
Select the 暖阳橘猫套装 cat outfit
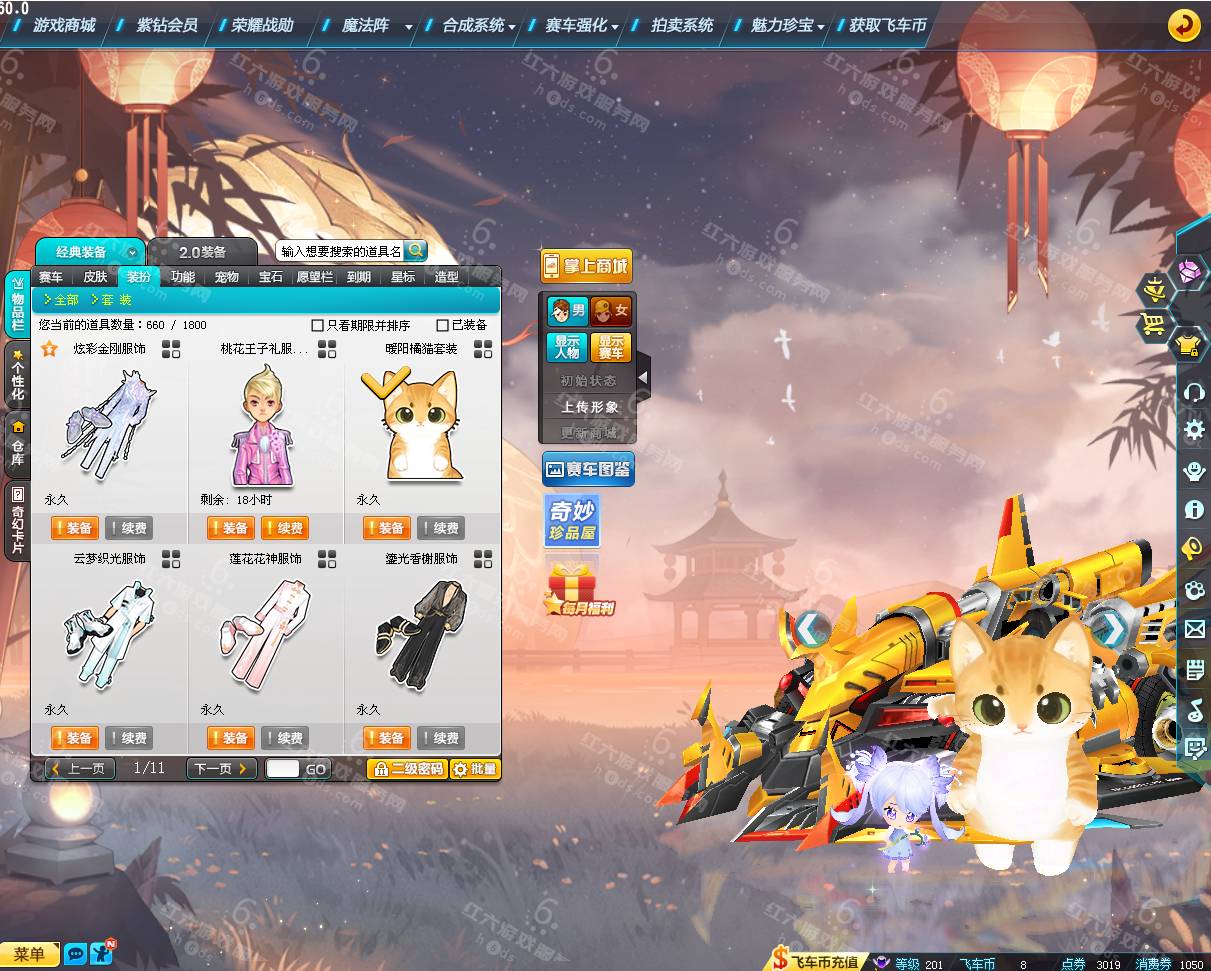click(x=422, y=425)
